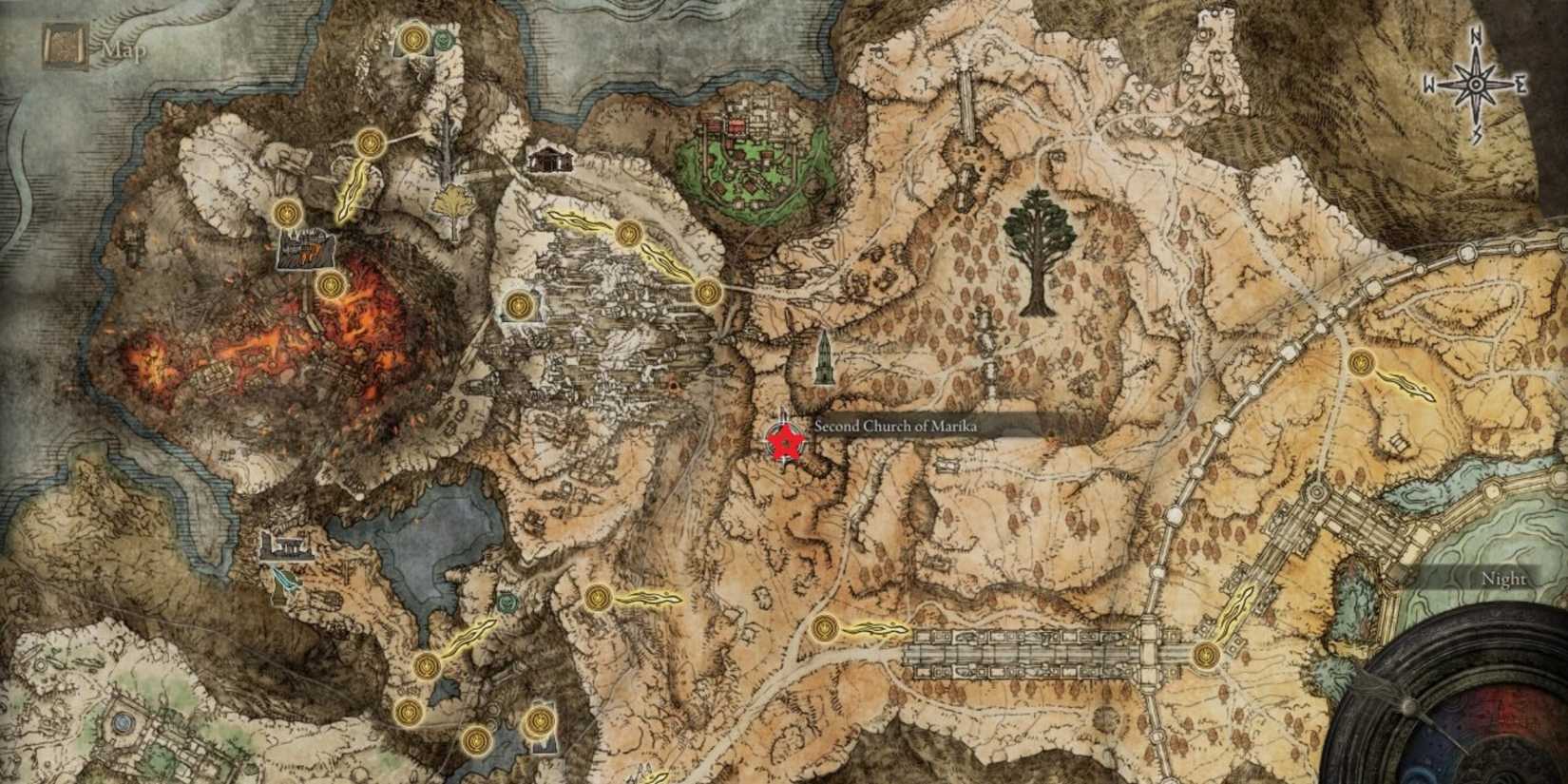
Task: Click the Map label text
Action: pyautogui.click(x=124, y=43)
